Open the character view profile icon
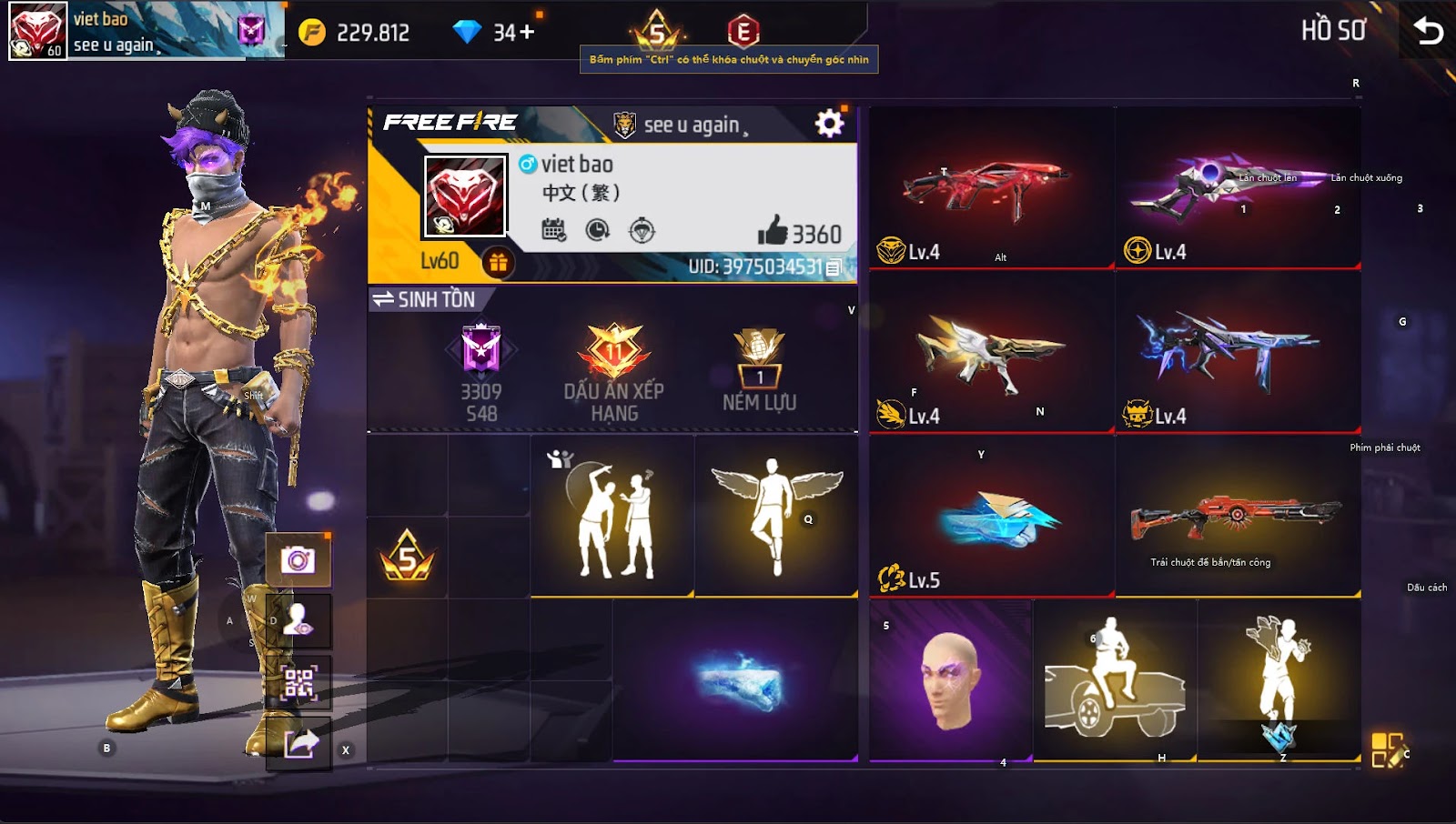This screenshot has width=1456, height=824. coord(298,621)
